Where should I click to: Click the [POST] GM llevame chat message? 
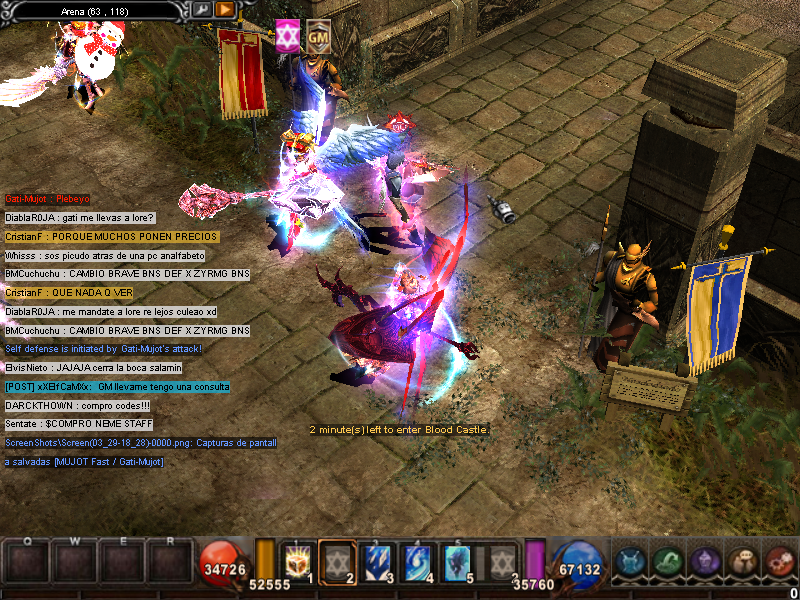[x=117, y=387]
